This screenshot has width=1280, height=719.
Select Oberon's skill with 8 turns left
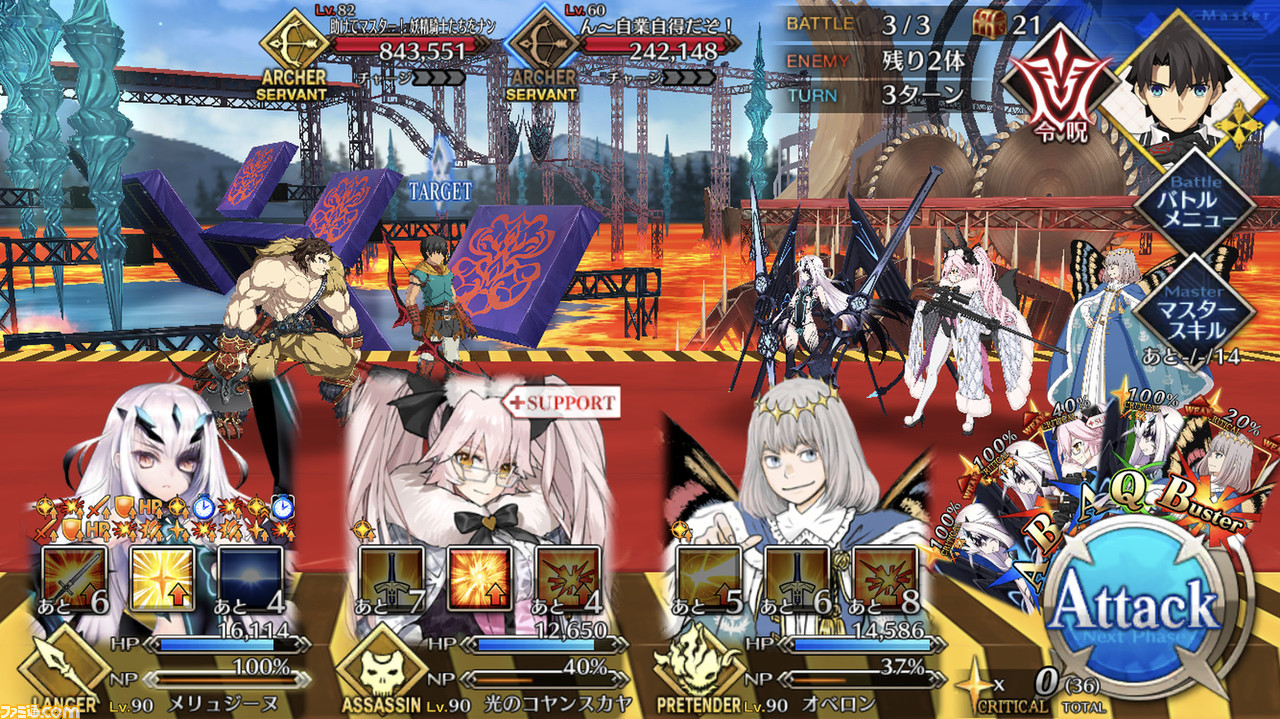coord(885,579)
